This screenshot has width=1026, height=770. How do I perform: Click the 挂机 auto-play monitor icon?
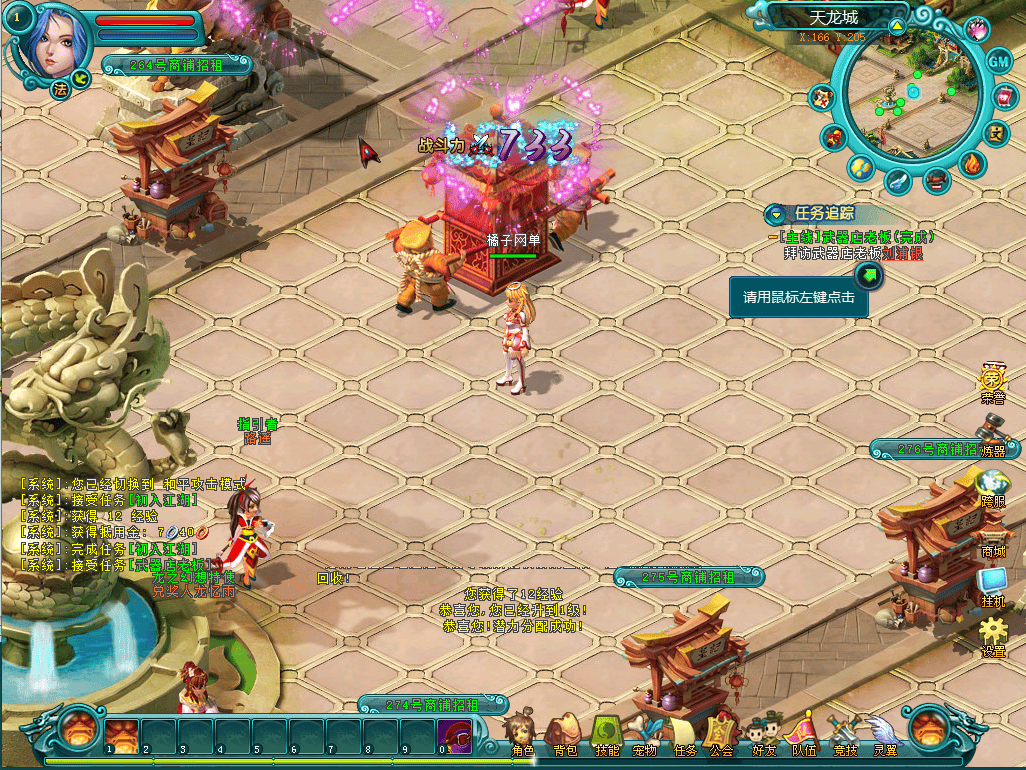tap(992, 584)
